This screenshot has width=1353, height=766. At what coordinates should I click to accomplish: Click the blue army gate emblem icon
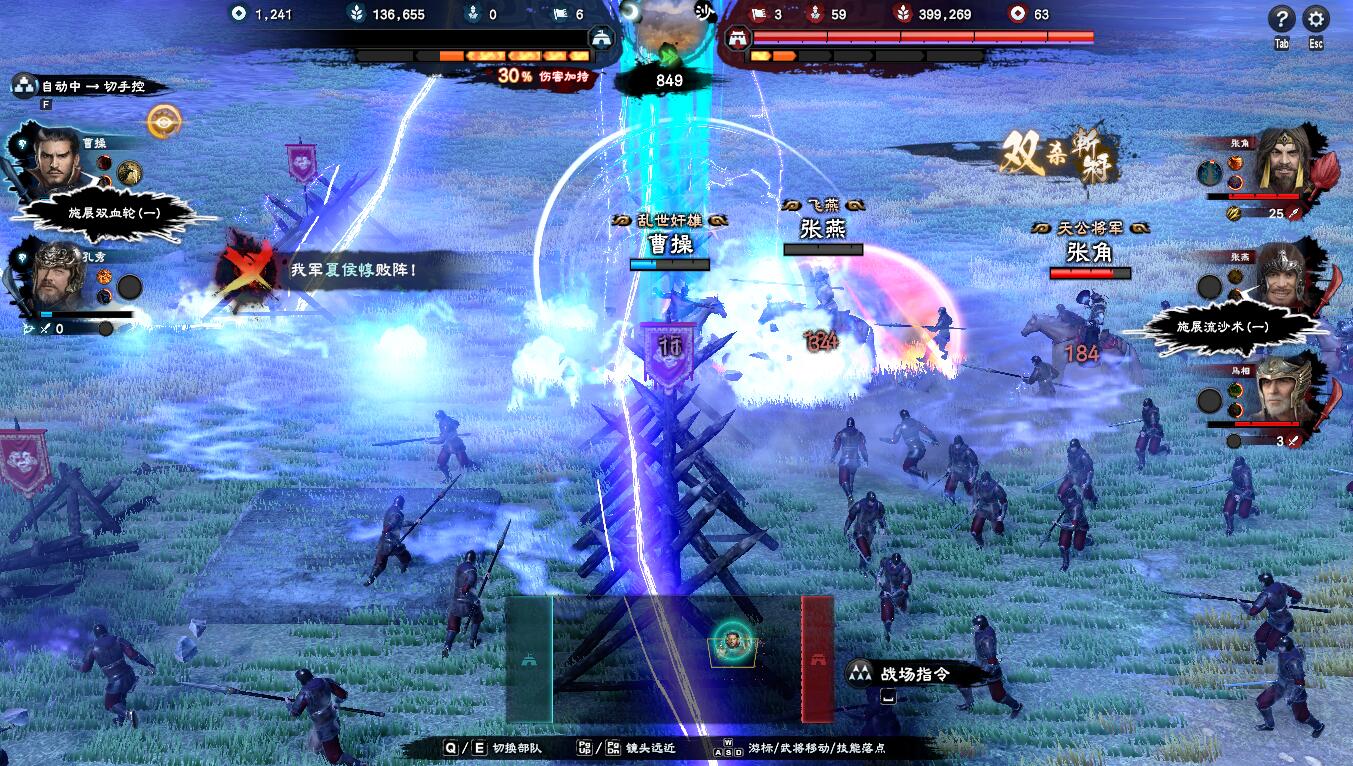click(x=602, y=37)
